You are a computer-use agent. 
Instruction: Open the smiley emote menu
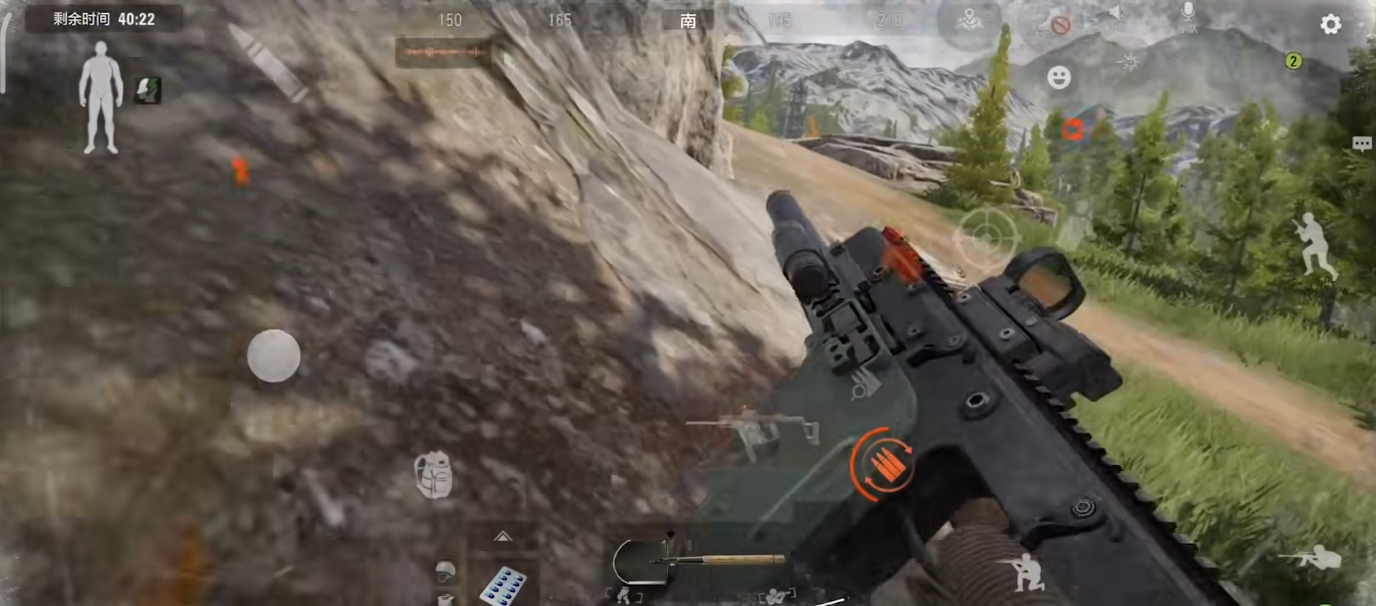1059,78
